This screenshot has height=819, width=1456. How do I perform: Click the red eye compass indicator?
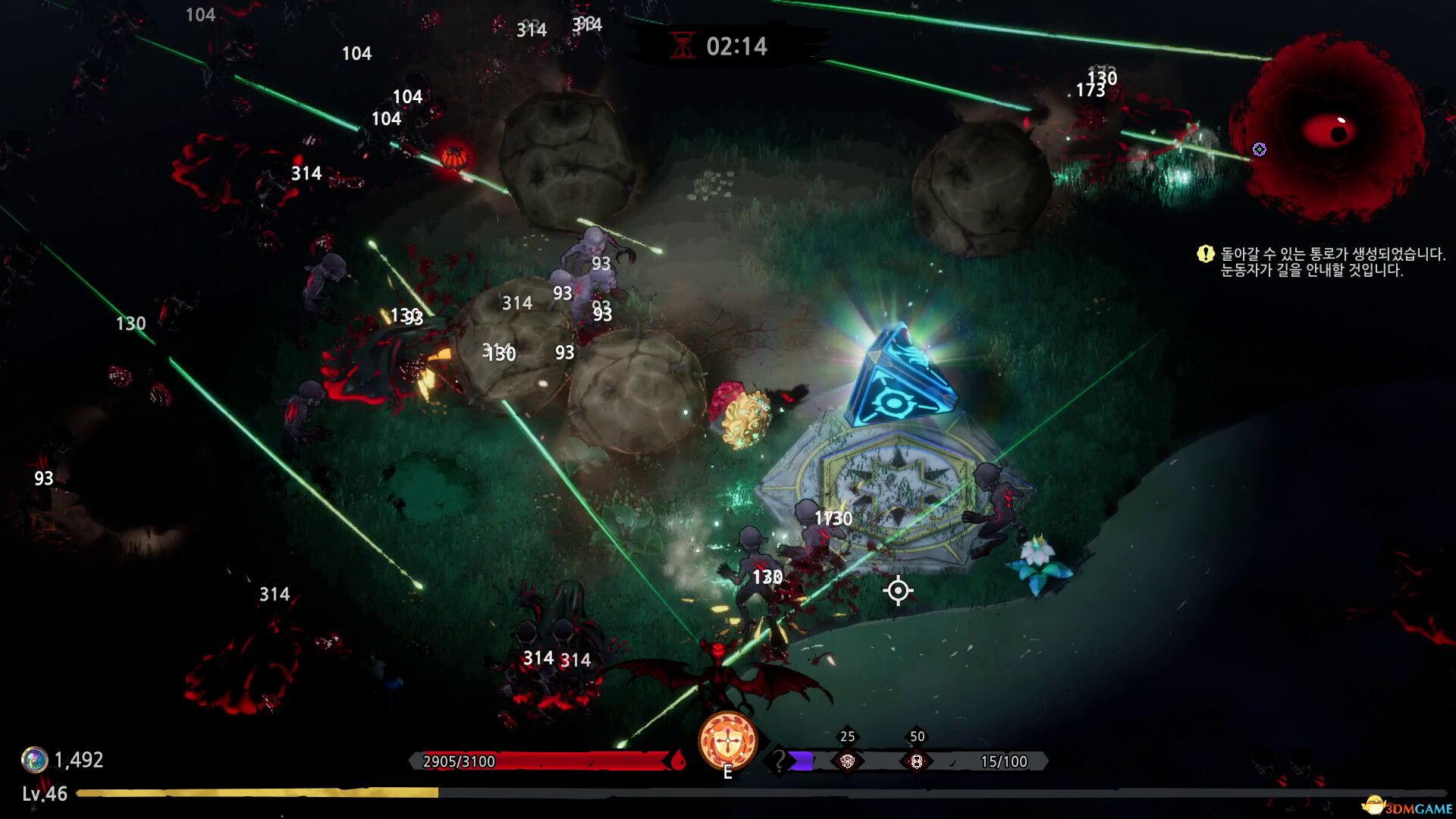1328,130
